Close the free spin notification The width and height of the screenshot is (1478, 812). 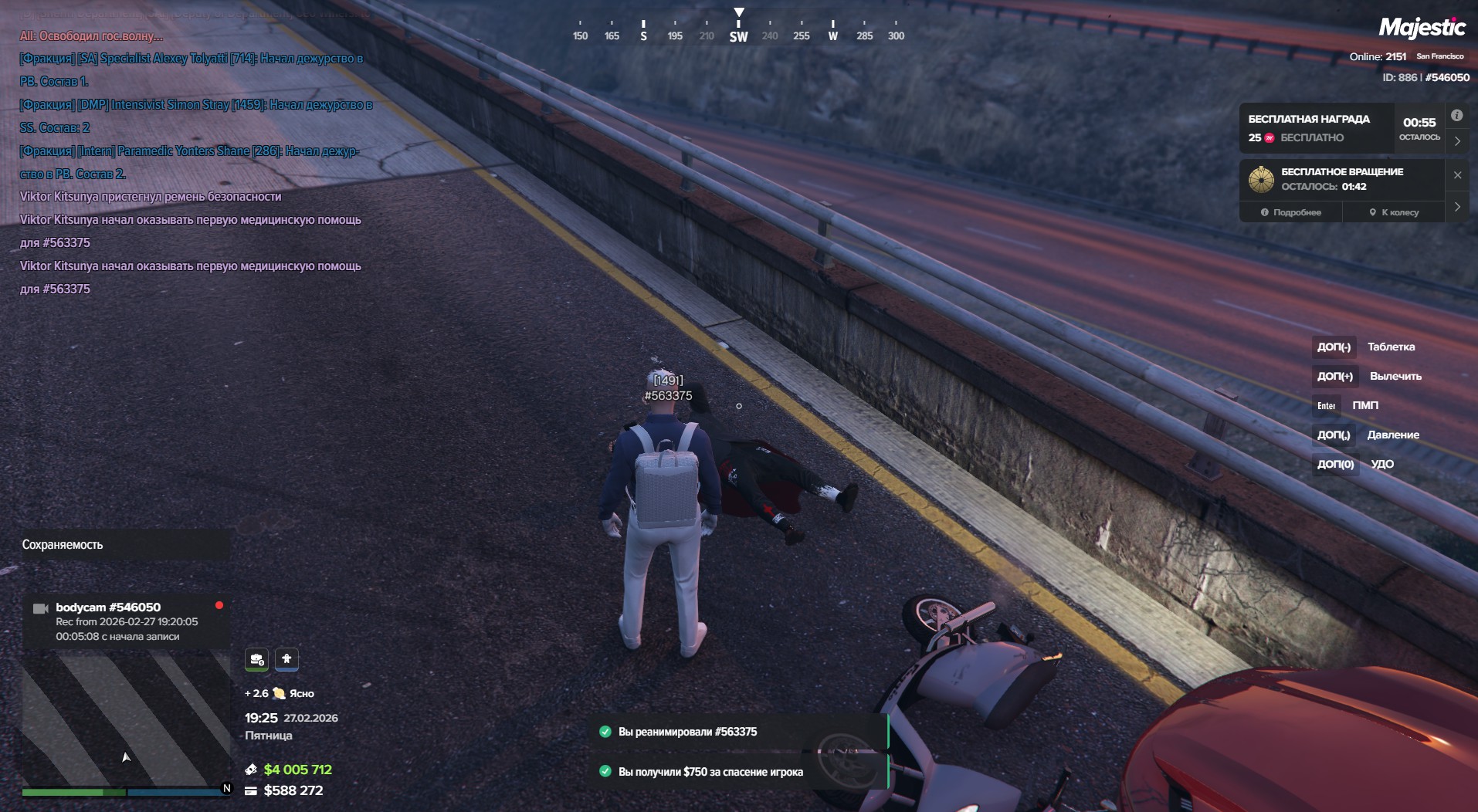coord(1457,175)
